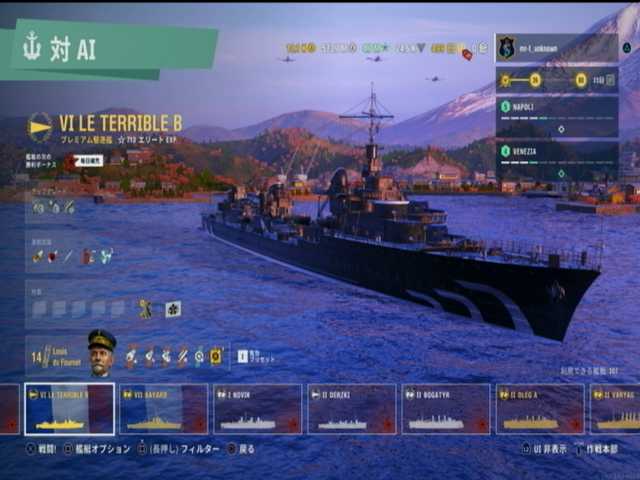
Task: Open the camouflage pattern slot
Action: coord(146,310)
